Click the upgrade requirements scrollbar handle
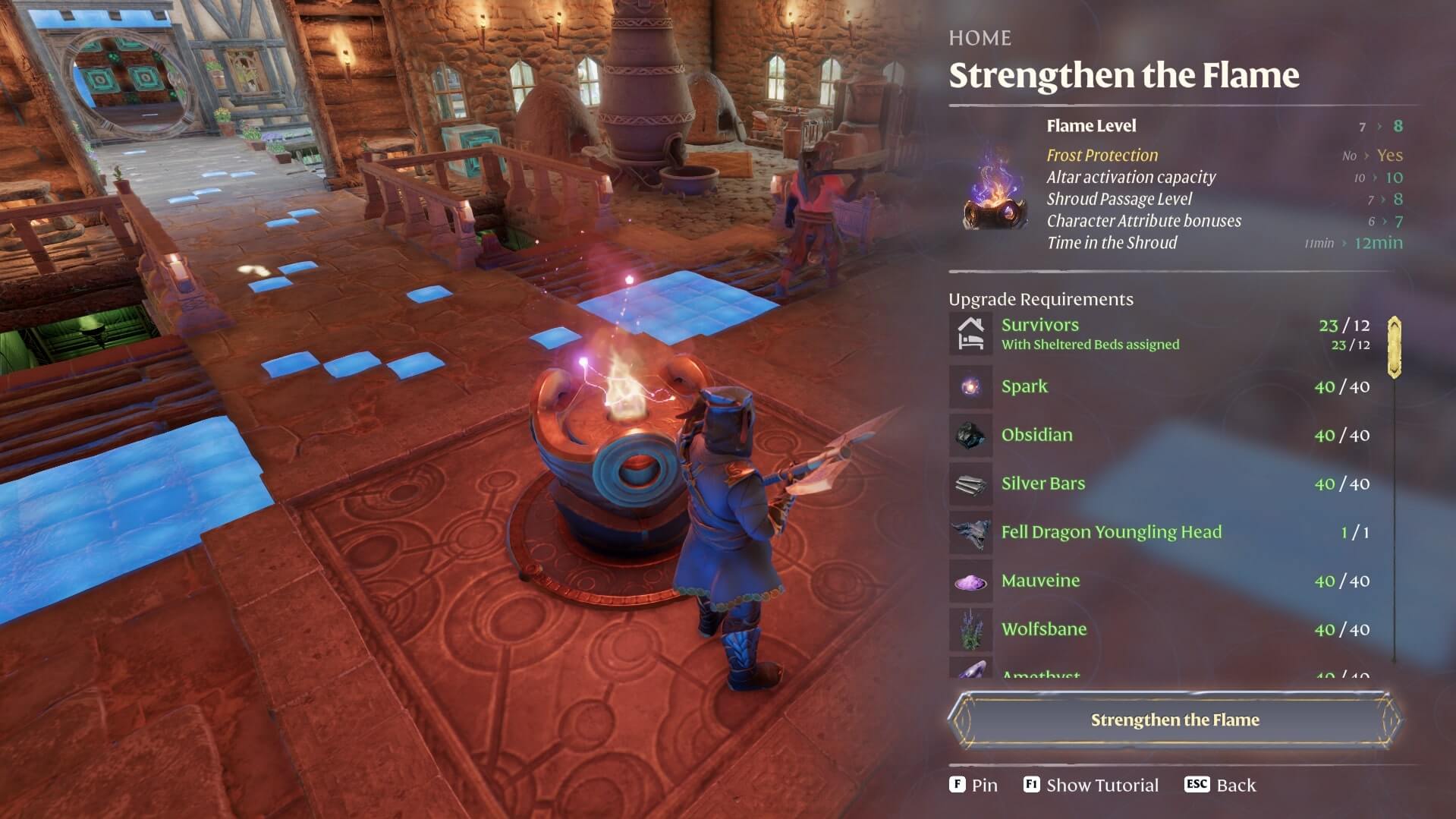This screenshot has height=819, width=1456. [1394, 348]
